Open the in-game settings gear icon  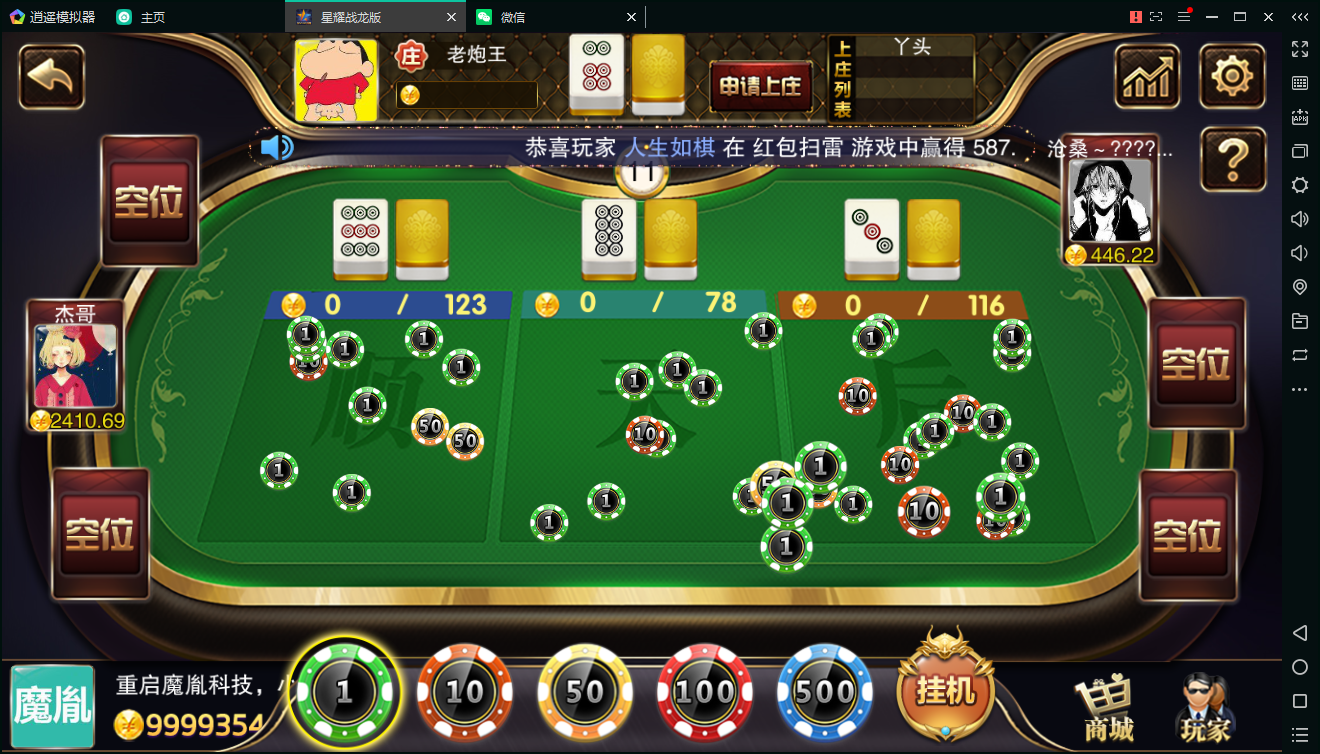pyautogui.click(x=1233, y=76)
